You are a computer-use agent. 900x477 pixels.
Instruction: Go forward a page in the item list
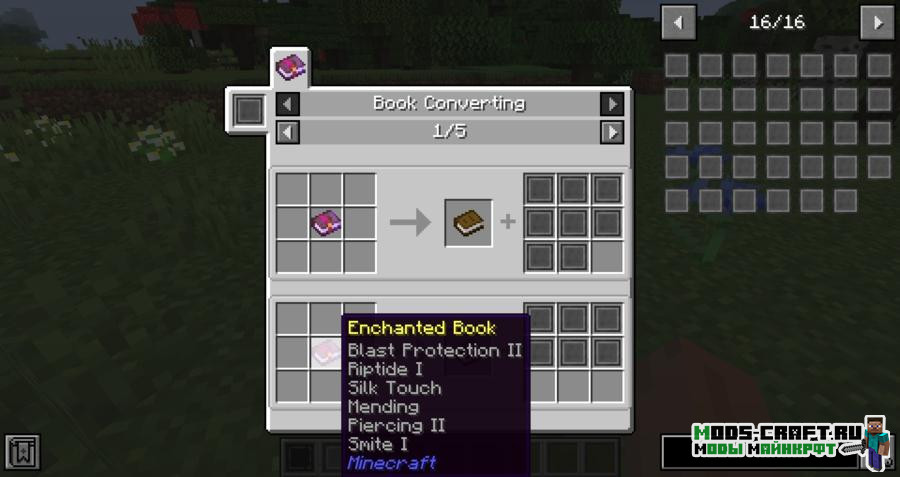coord(877,21)
